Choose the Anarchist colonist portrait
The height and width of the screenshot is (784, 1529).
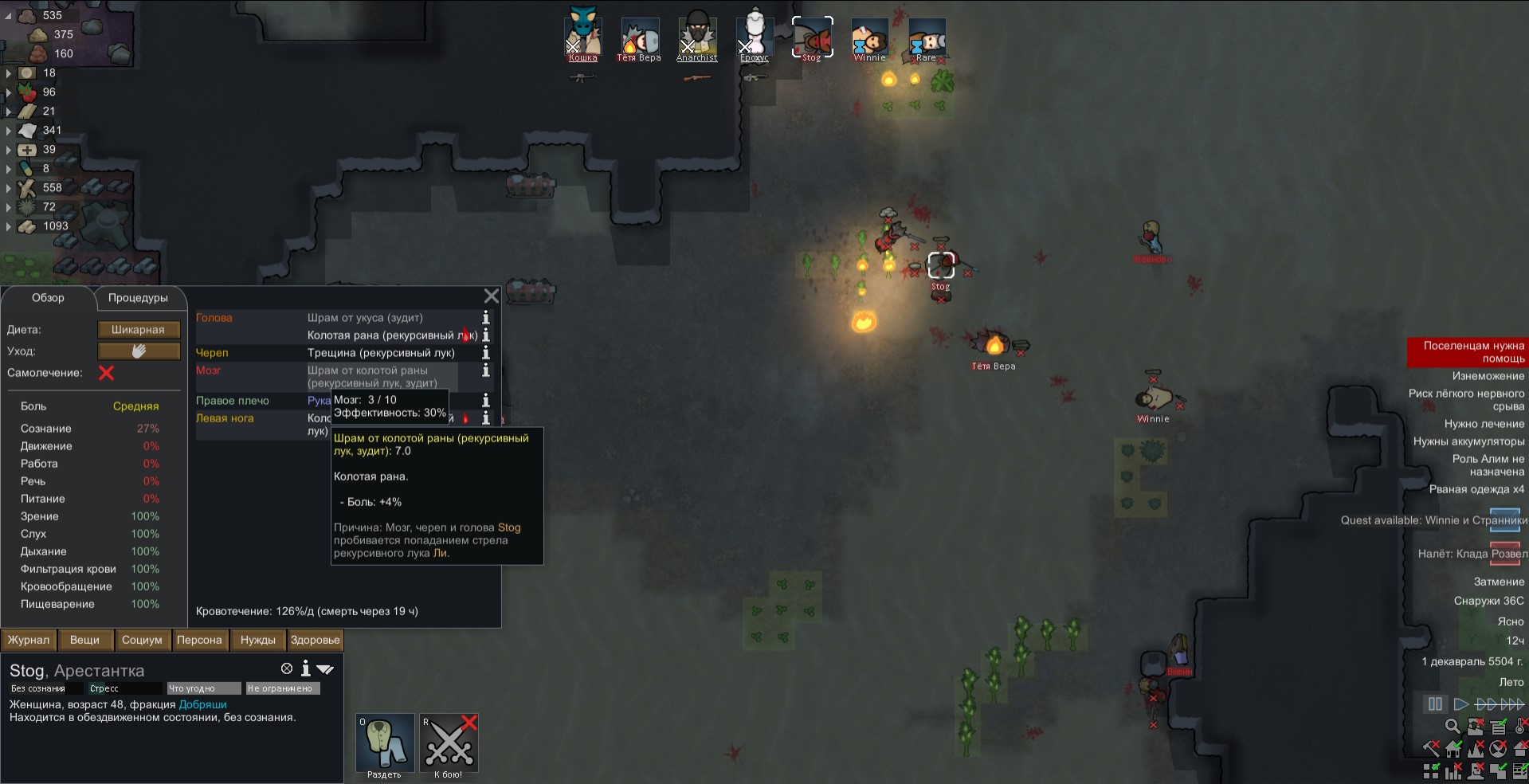(x=697, y=38)
